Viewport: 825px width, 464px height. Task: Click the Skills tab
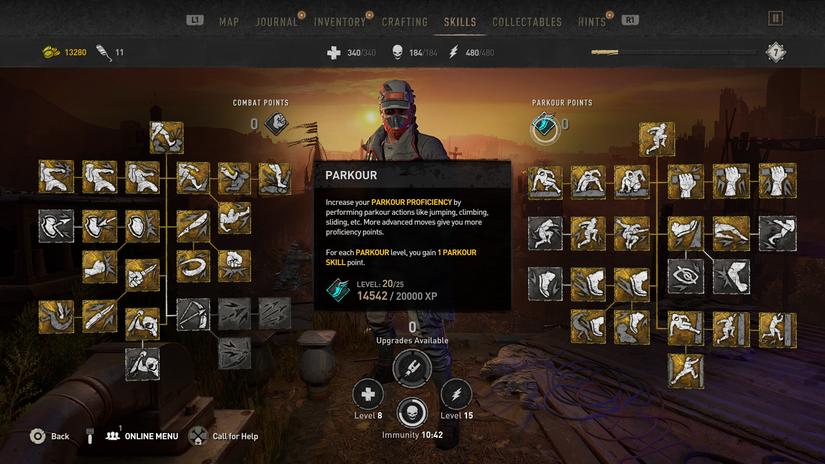(460, 22)
